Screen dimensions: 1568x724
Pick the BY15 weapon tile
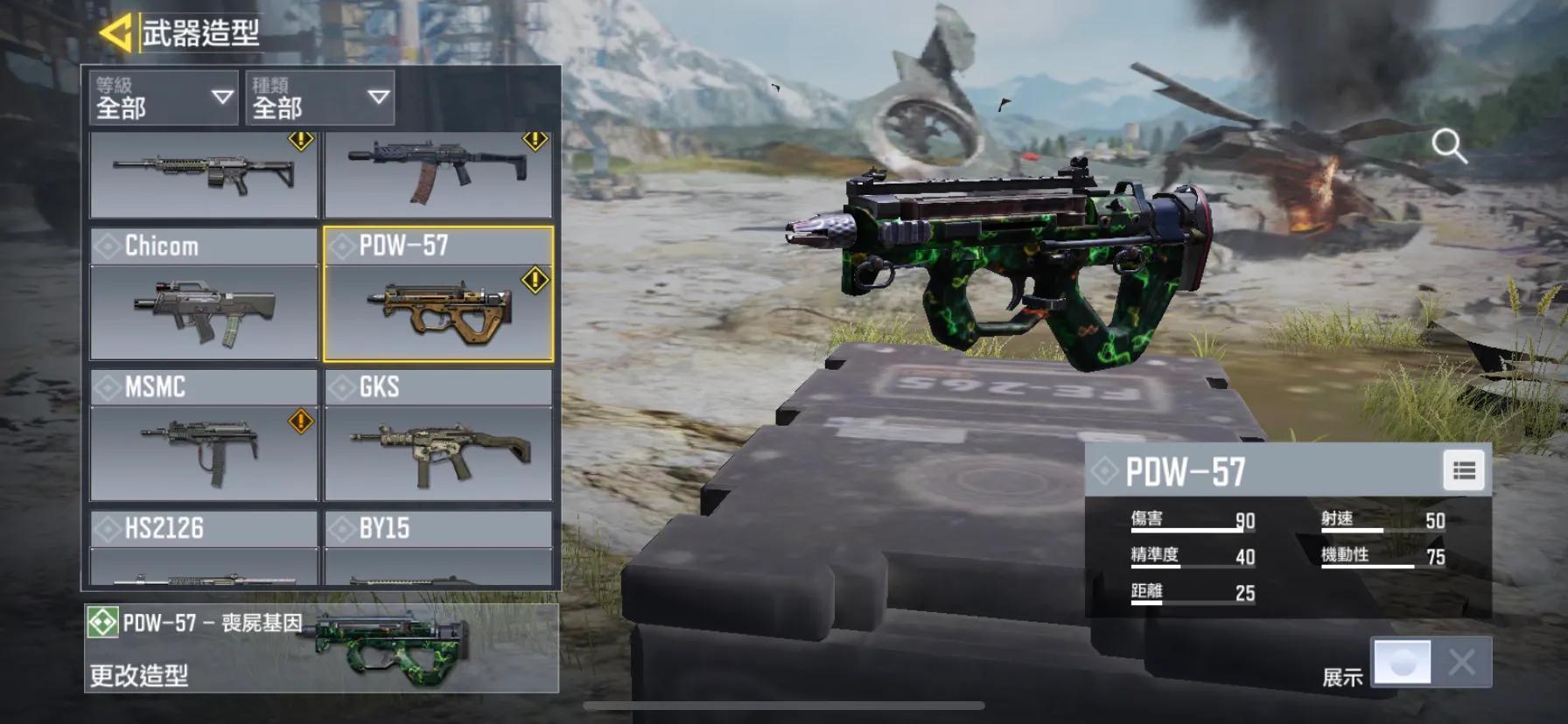(x=438, y=547)
